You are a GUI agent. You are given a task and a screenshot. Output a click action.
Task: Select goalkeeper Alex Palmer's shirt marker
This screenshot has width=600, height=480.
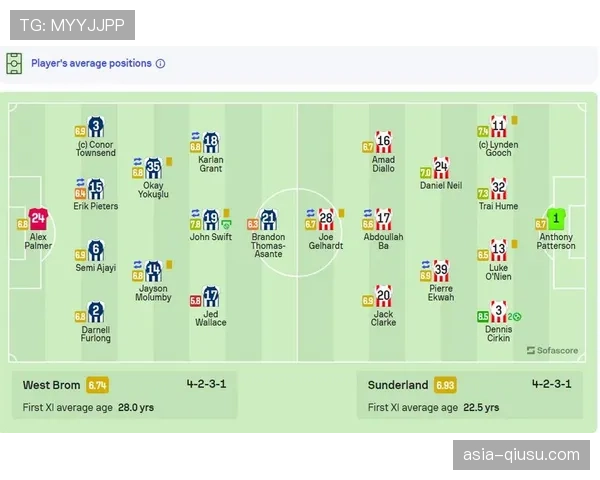[x=39, y=218]
